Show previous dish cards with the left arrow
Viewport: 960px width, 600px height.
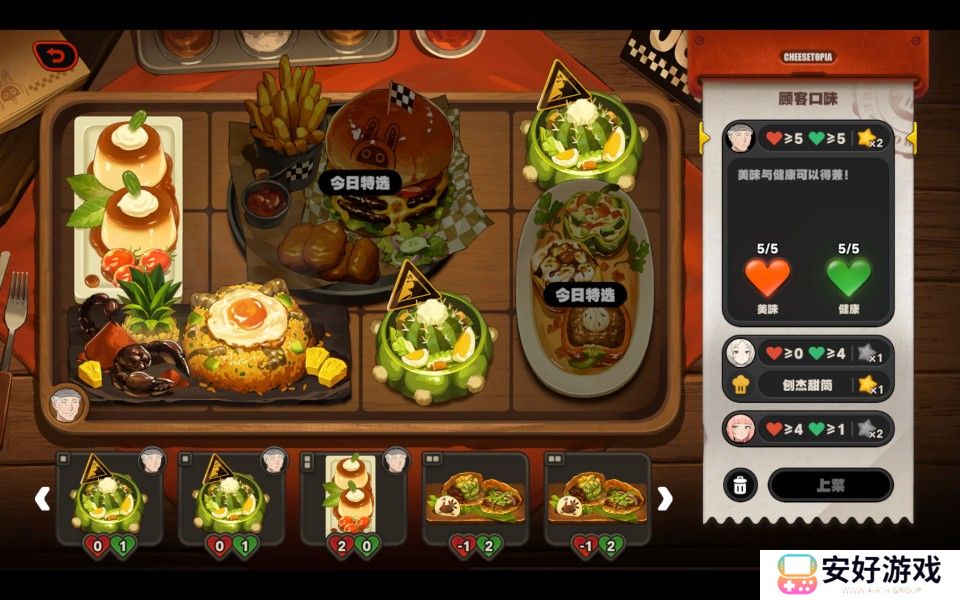[42, 498]
